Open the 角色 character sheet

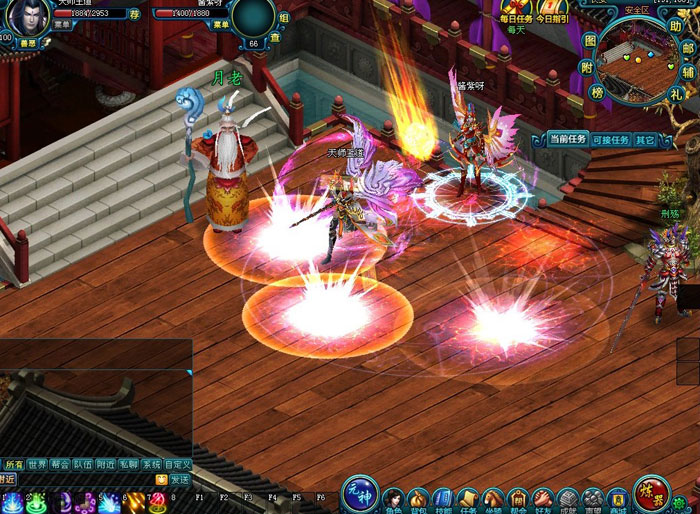coord(392,499)
